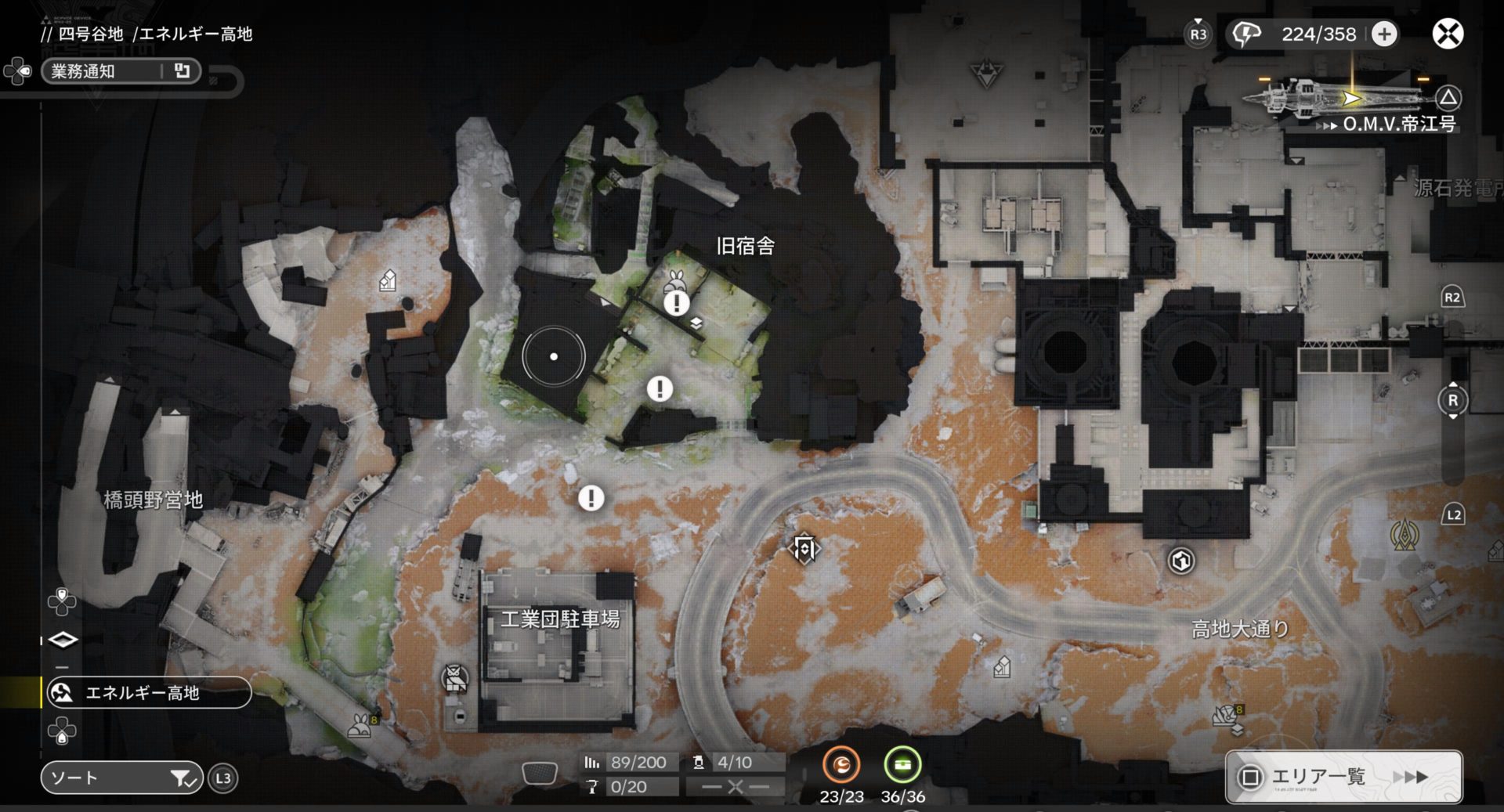Click the exclamation marker nearest 工業団駐車場
The image size is (1504, 812).
click(x=591, y=498)
